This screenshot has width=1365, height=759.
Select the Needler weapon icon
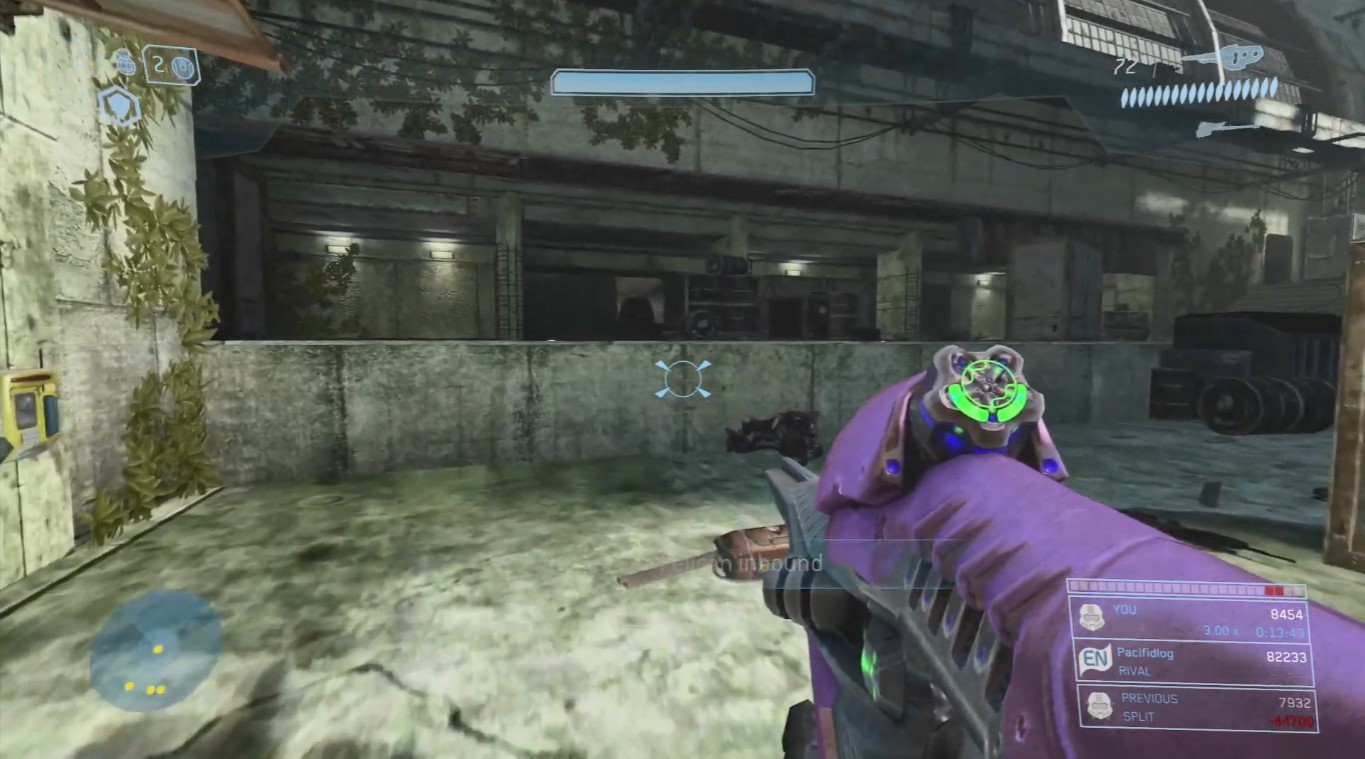(x=1222, y=58)
